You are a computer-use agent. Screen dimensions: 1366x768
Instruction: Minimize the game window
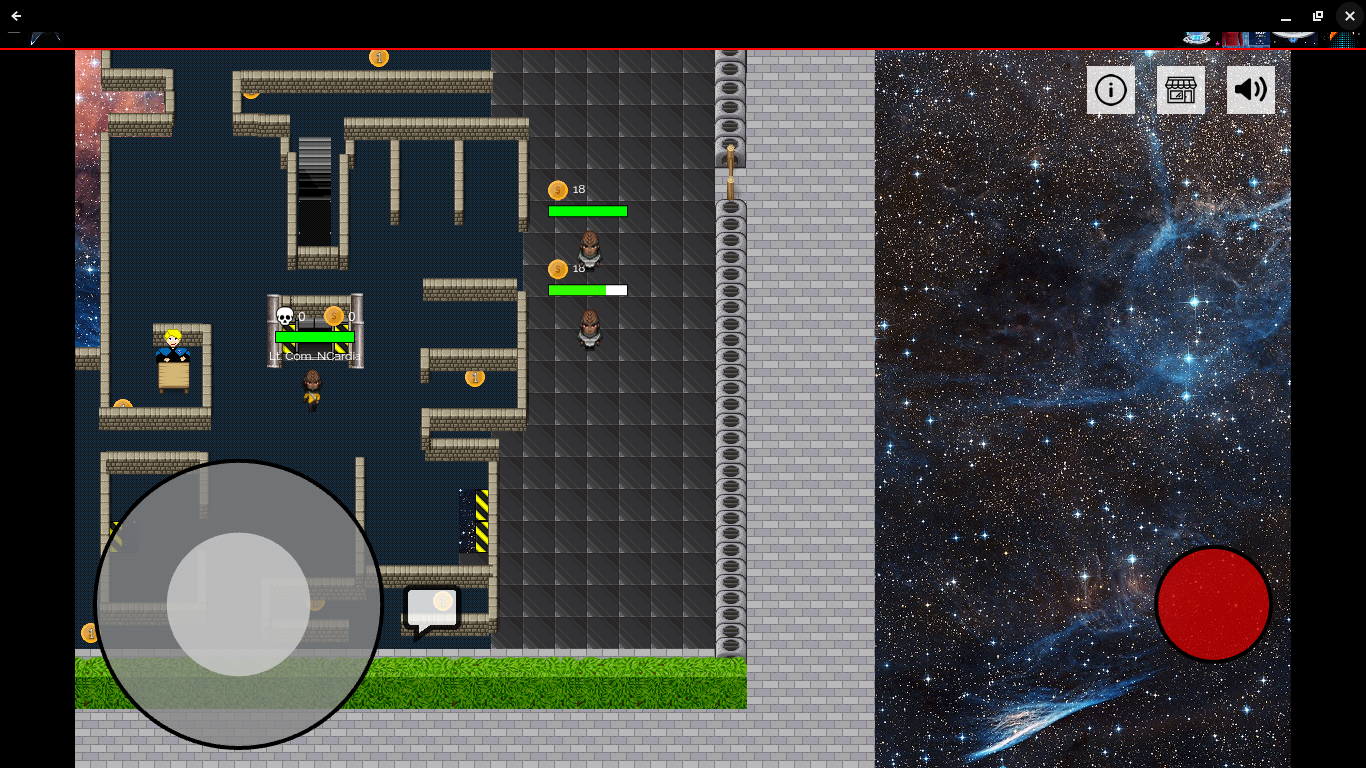click(1286, 16)
